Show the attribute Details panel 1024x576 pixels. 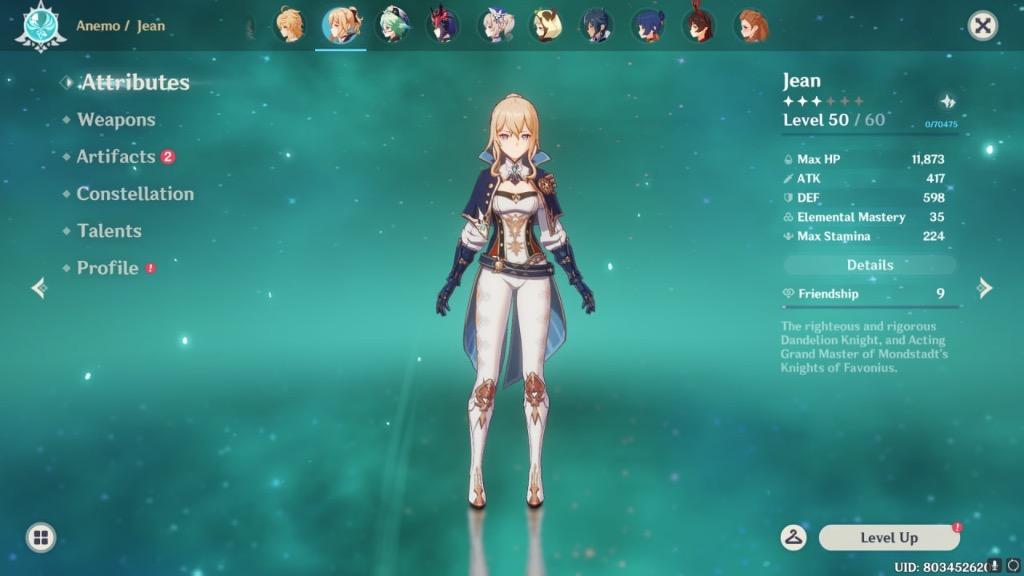tap(870, 265)
